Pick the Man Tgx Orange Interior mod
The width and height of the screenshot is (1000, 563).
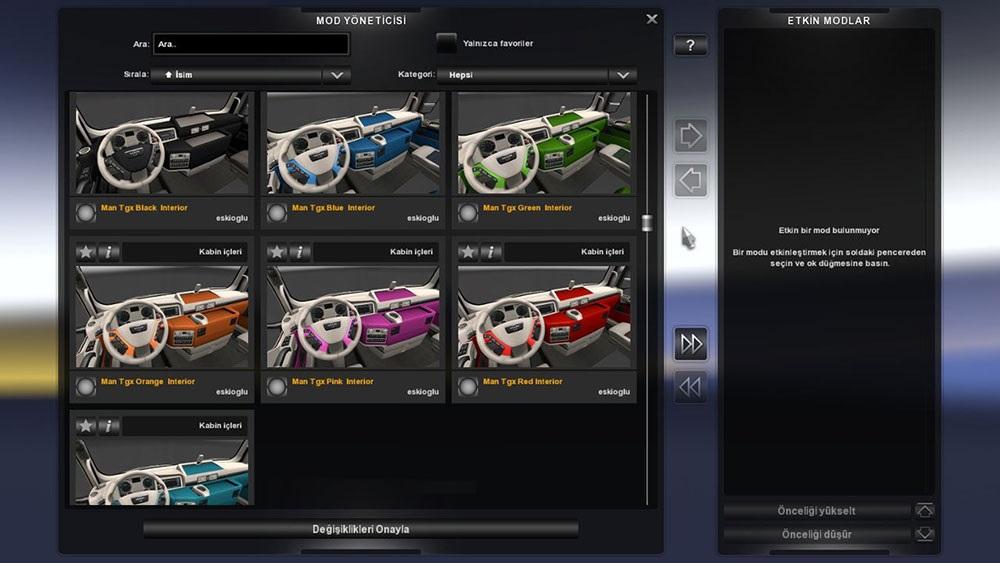tap(161, 318)
